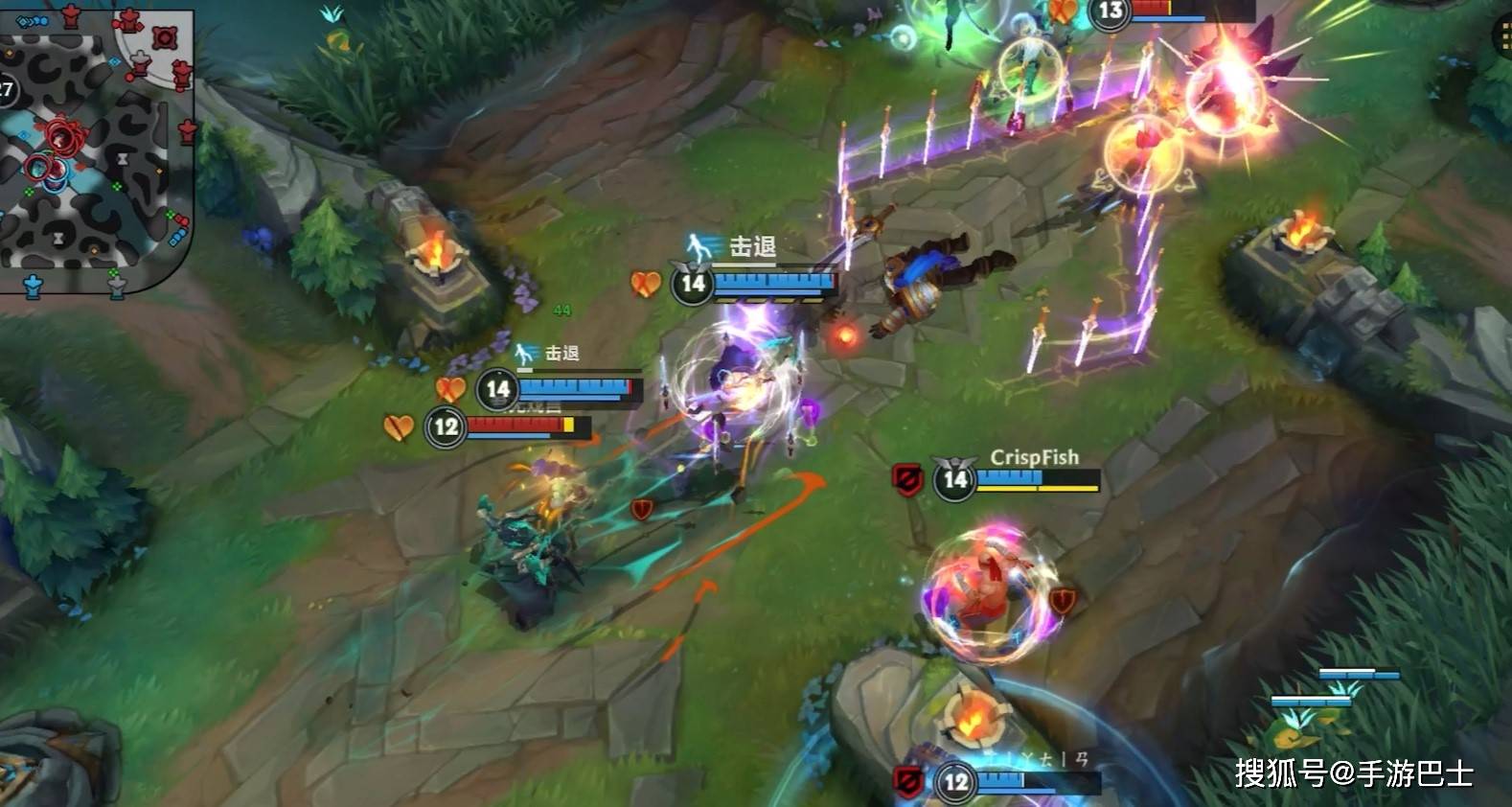Select the blue champion portrait cluster on the minimap

coord(53,176)
